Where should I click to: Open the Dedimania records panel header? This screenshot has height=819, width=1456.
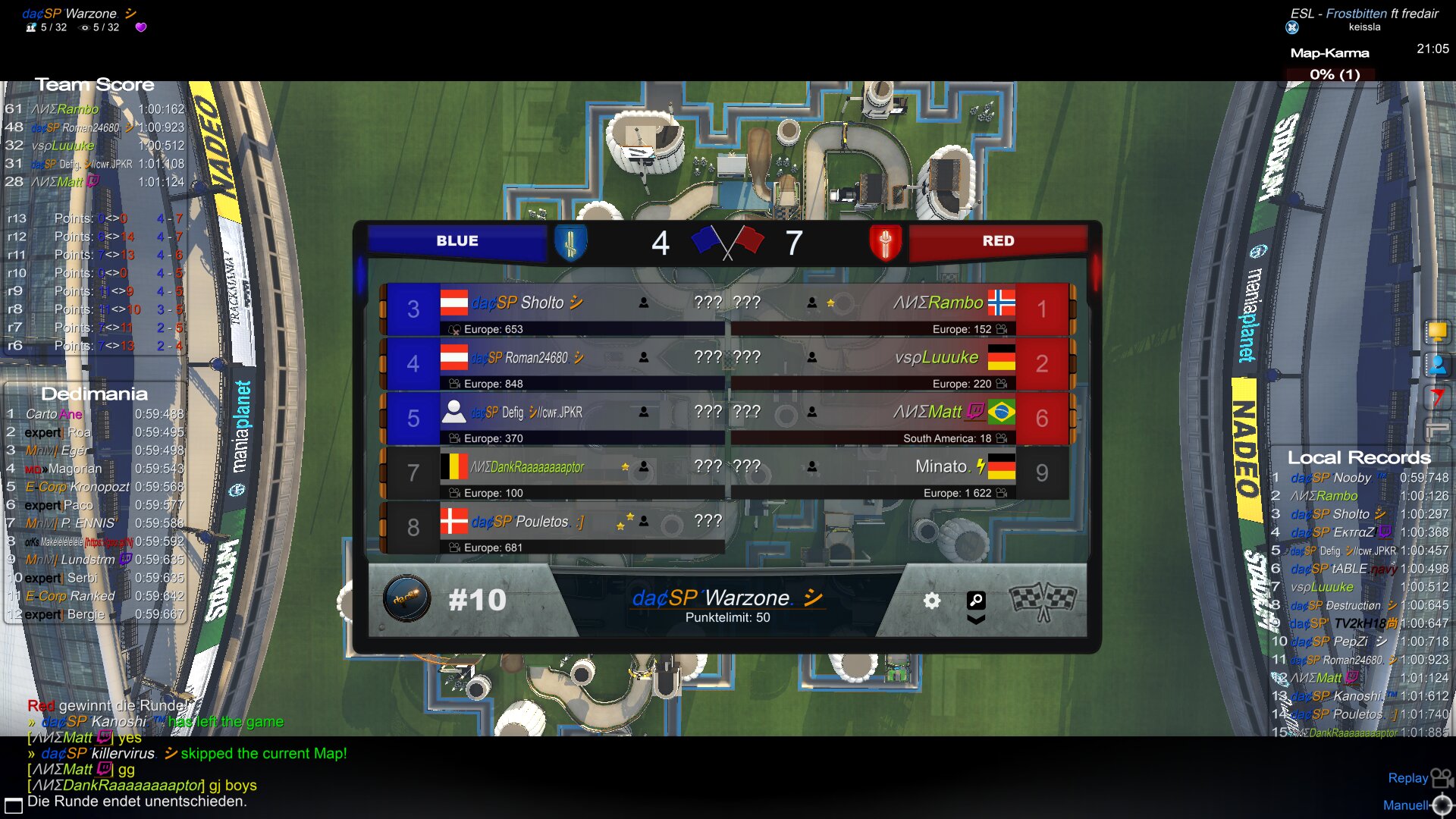click(x=94, y=394)
